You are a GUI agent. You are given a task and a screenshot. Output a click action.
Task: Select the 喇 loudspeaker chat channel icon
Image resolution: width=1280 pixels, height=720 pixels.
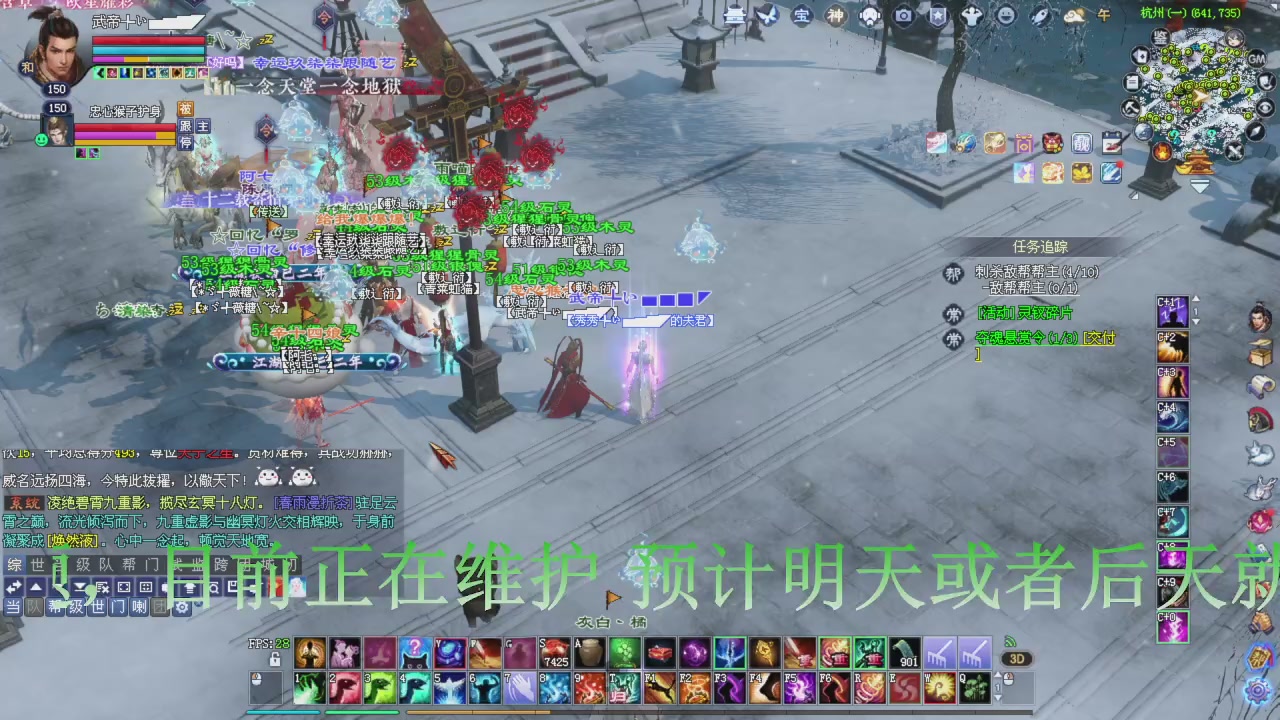[x=139, y=606]
